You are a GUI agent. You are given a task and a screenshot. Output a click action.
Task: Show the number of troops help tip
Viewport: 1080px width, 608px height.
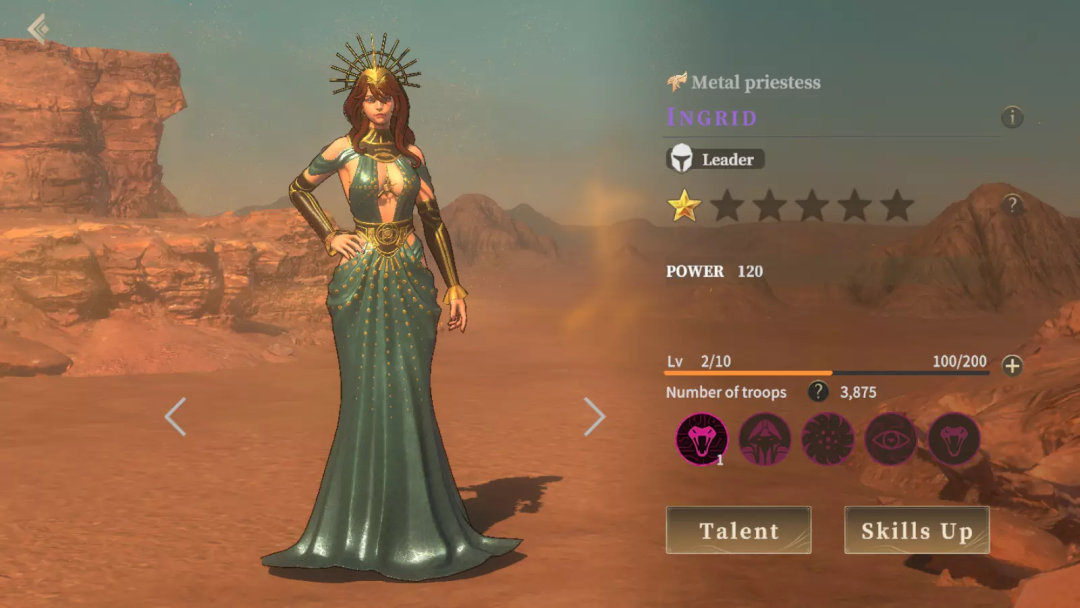[x=818, y=392]
